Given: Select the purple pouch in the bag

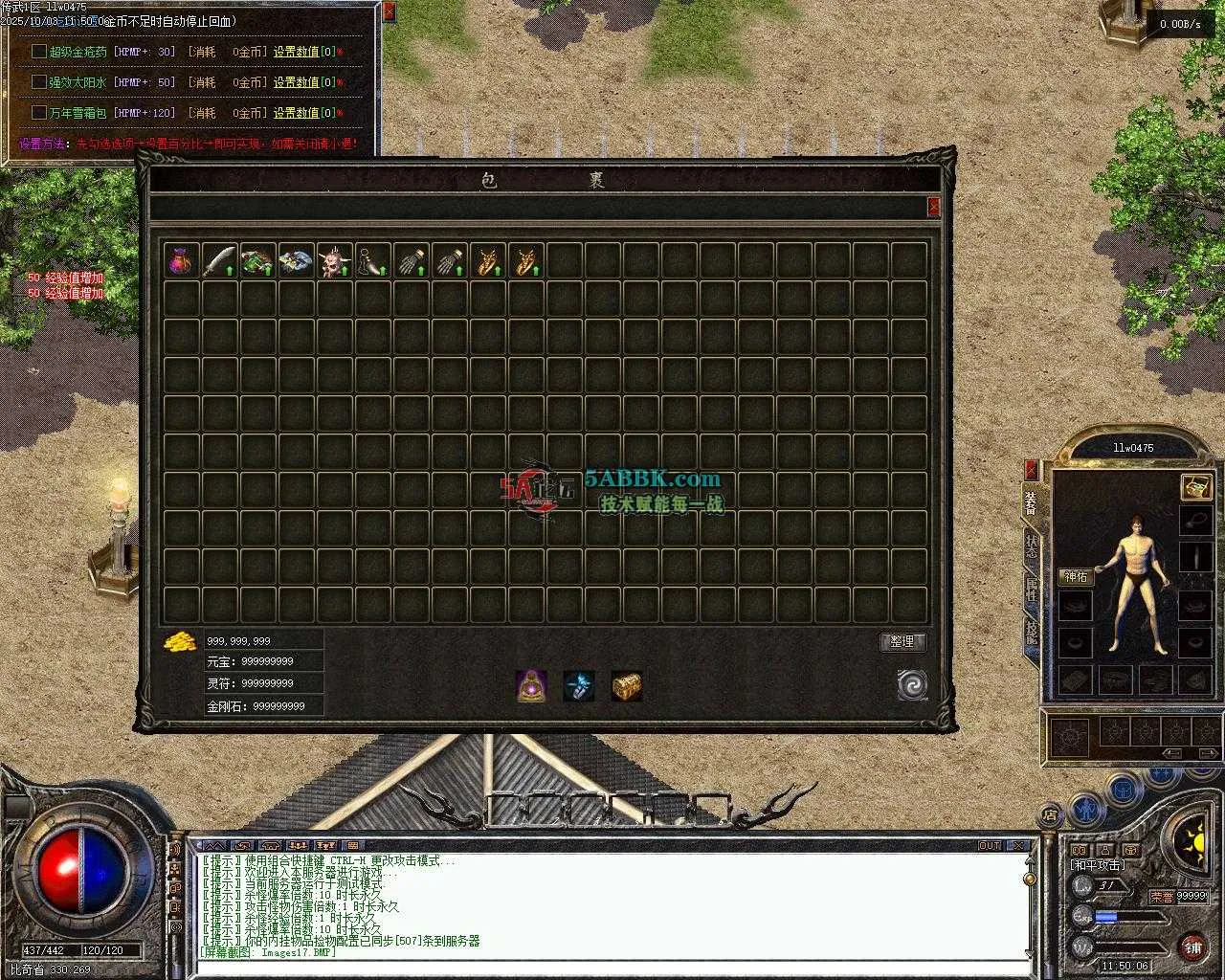Looking at the screenshot, I should (x=182, y=260).
